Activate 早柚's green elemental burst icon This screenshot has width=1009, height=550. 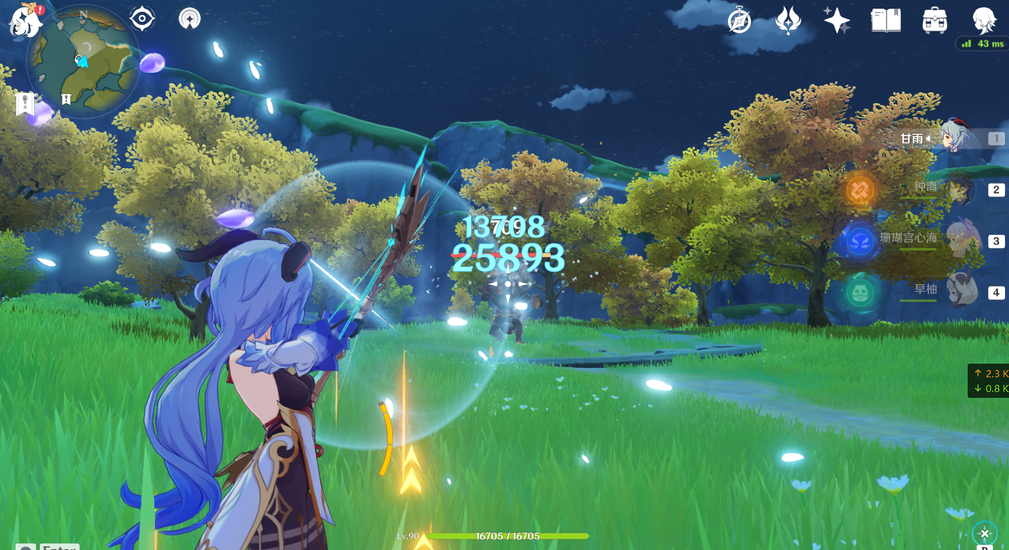click(x=860, y=293)
